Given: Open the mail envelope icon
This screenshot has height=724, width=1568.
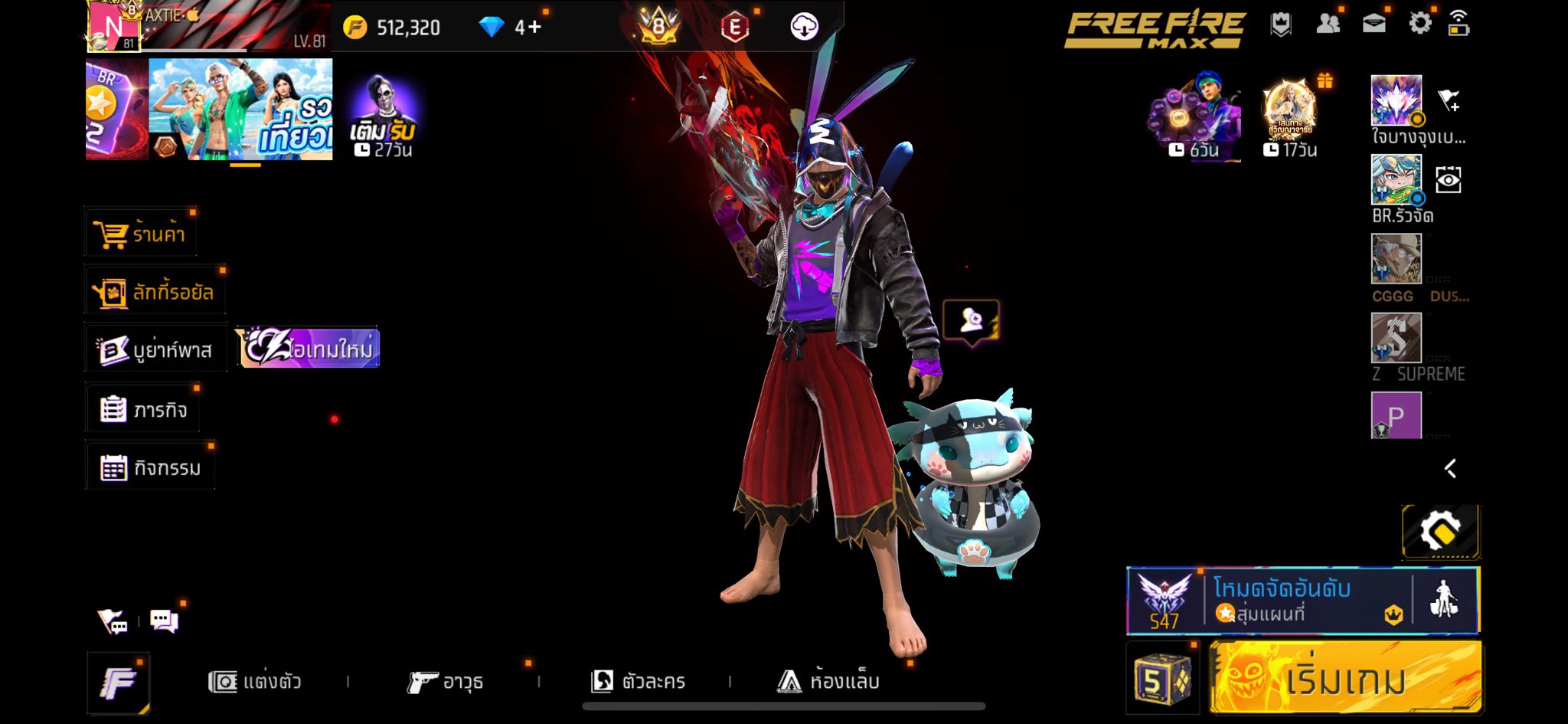Looking at the screenshot, I should point(1374,24).
